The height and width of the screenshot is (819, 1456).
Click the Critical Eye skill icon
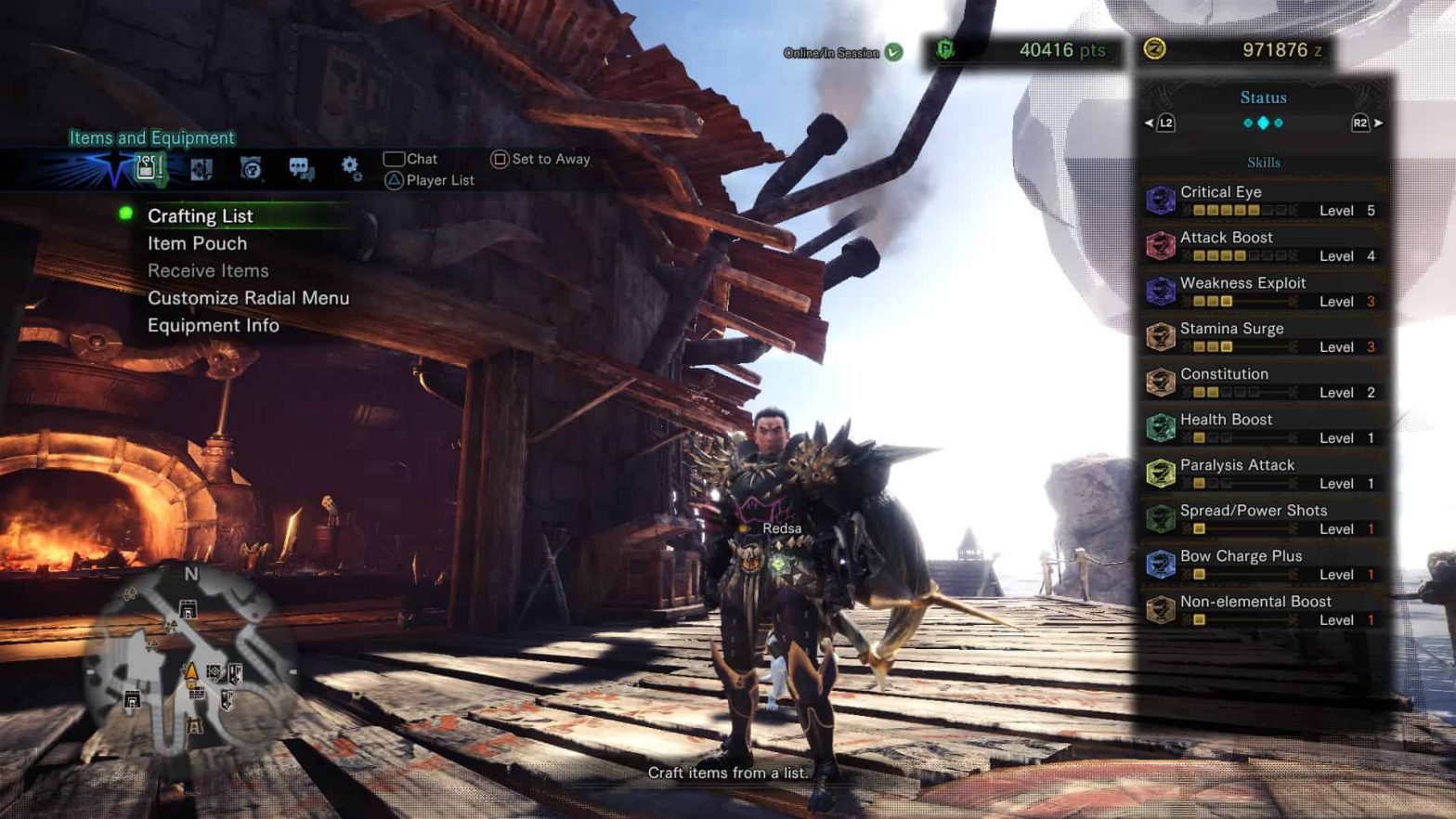pyautogui.click(x=1163, y=198)
